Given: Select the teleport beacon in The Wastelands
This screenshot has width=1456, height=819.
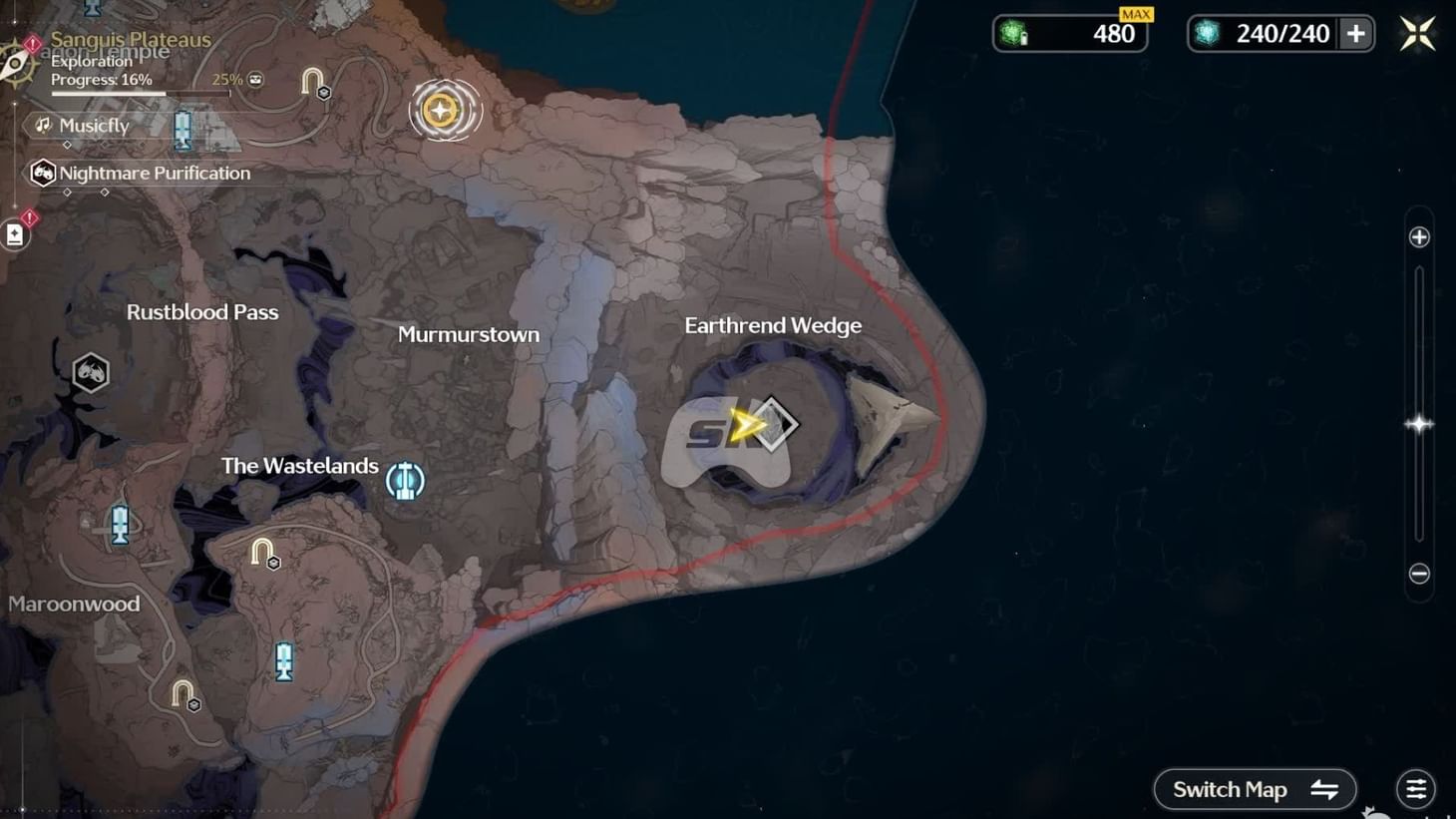Looking at the screenshot, I should coord(404,480).
